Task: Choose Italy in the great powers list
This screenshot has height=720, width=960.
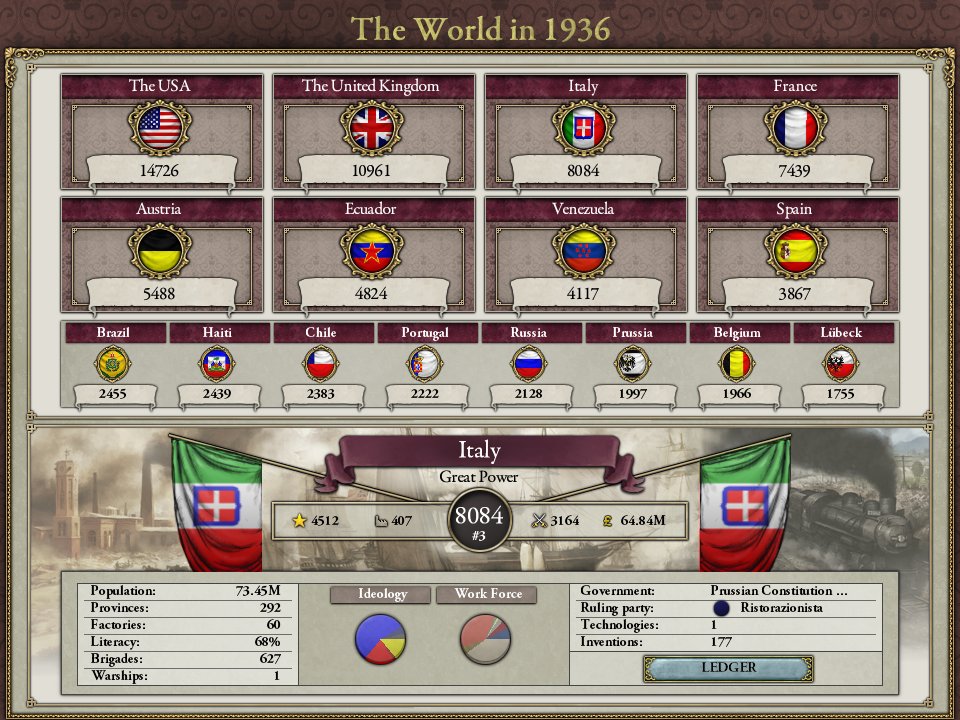Action: pos(584,129)
